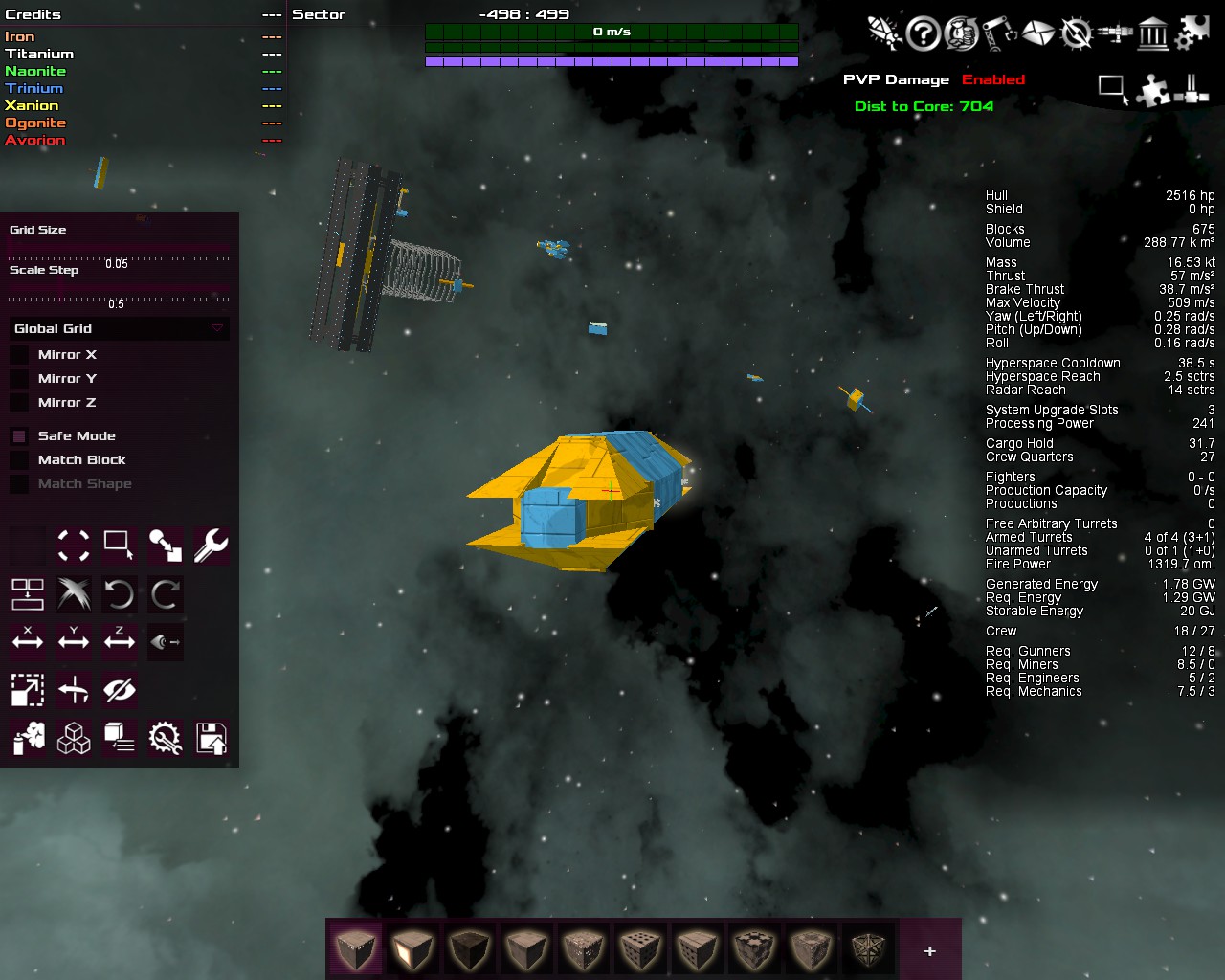Click the redo arrow button
The width and height of the screenshot is (1225, 980).
pos(165,594)
